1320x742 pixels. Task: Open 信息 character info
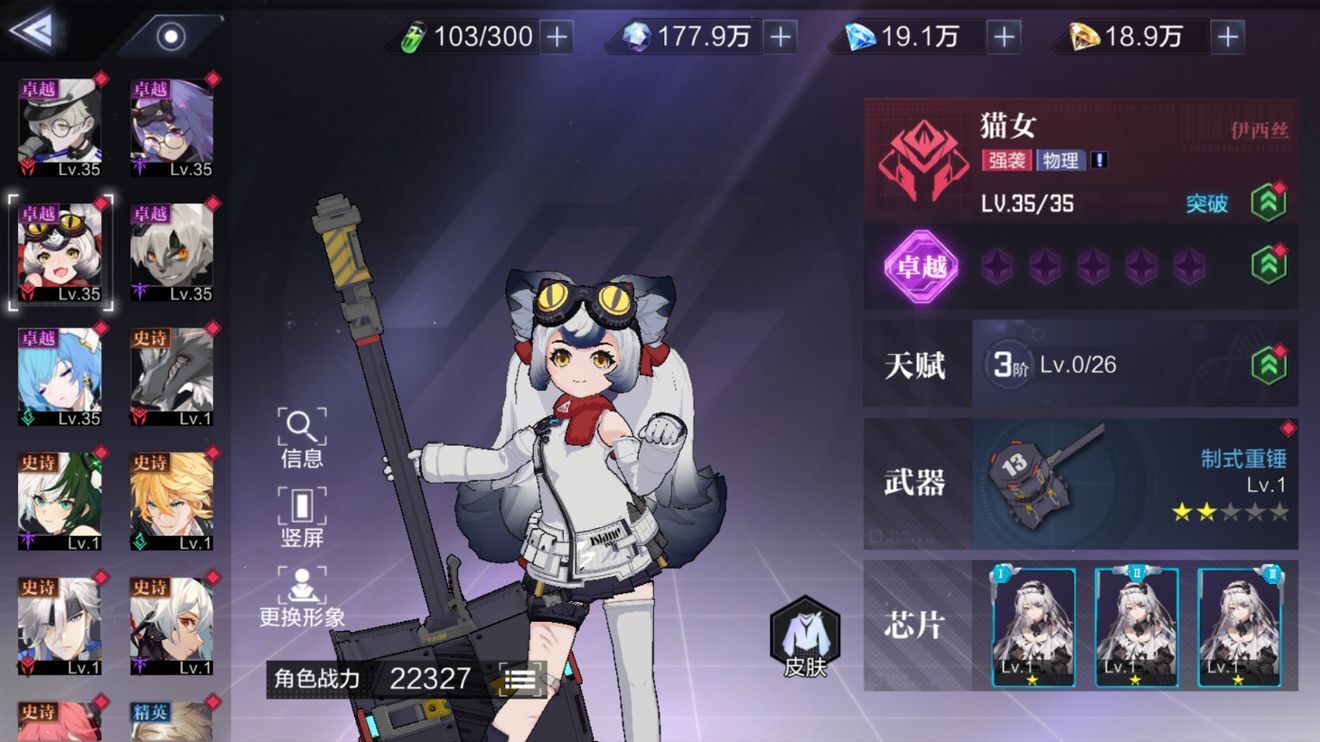pos(302,438)
